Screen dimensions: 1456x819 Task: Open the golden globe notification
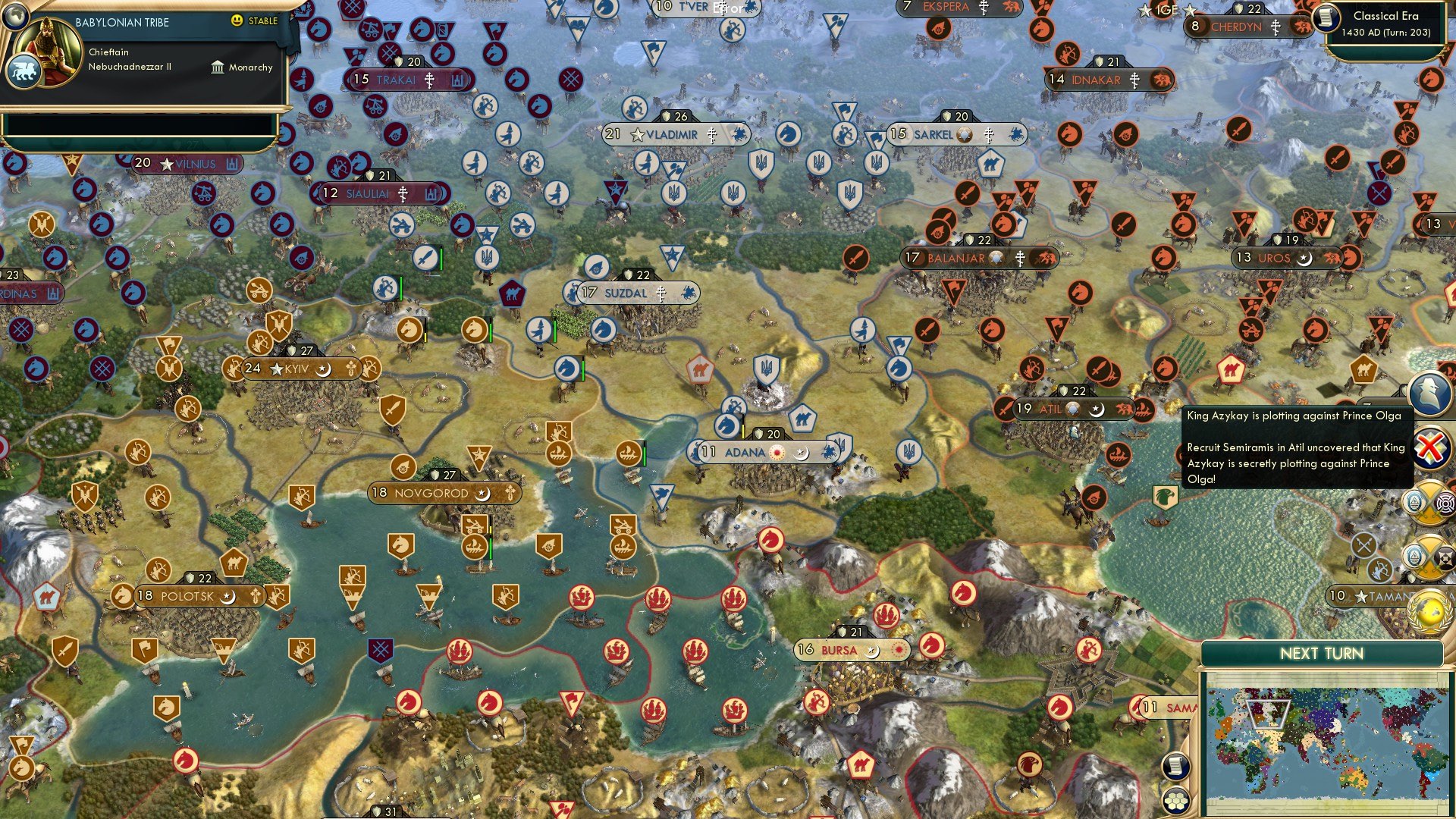pyautogui.click(x=1430, y=611)
